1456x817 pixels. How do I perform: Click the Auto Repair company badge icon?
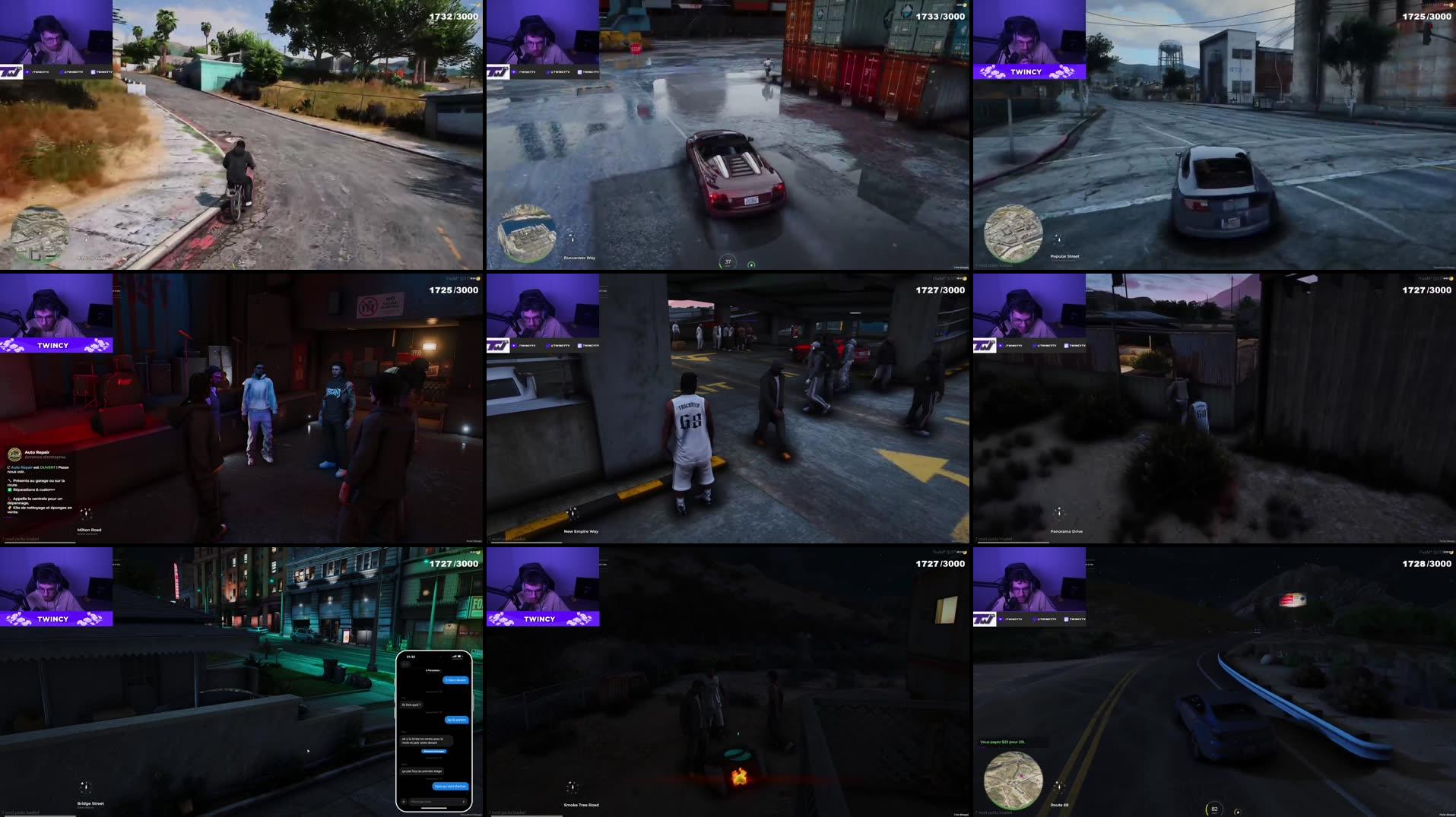[x=15, y=454]
